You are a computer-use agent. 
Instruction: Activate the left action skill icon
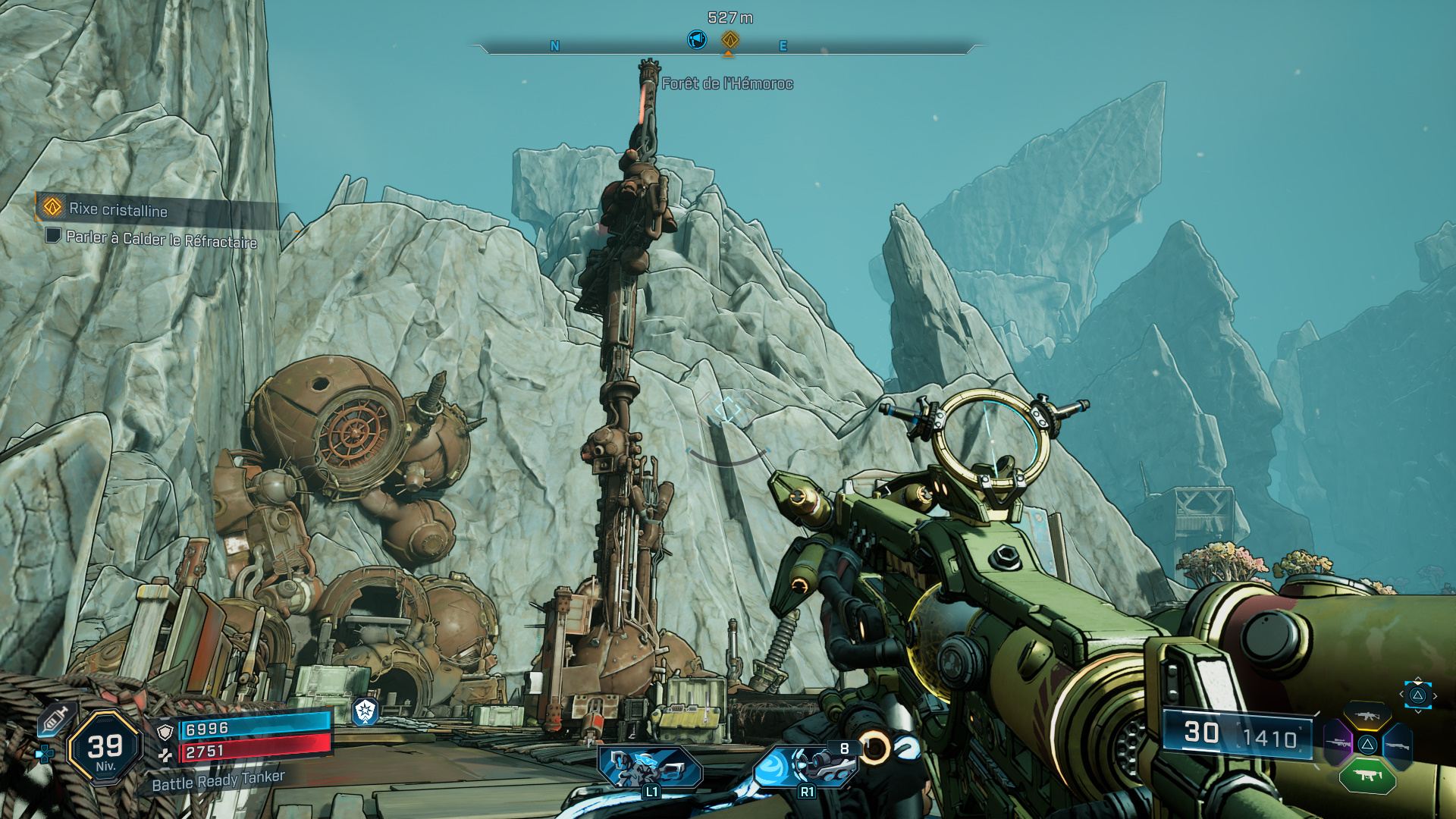[650, 767]
